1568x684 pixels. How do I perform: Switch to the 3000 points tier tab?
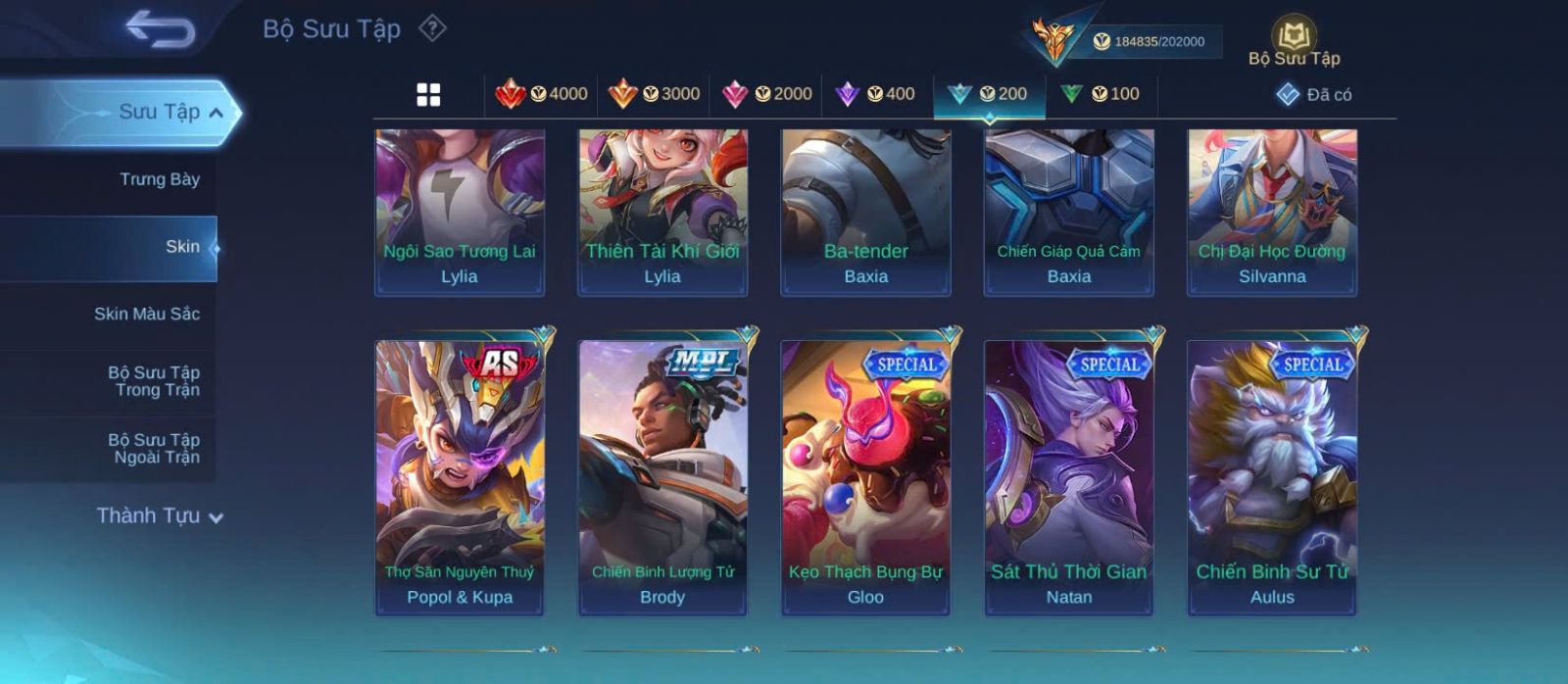click(654, 94)
